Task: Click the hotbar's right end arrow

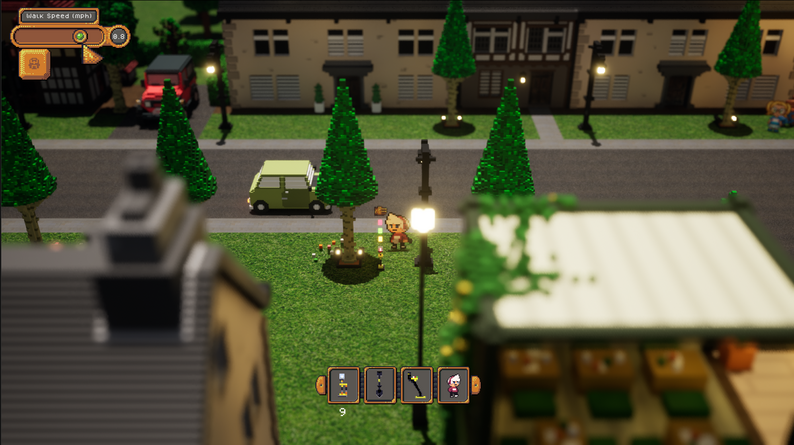Action: [476, 384]
